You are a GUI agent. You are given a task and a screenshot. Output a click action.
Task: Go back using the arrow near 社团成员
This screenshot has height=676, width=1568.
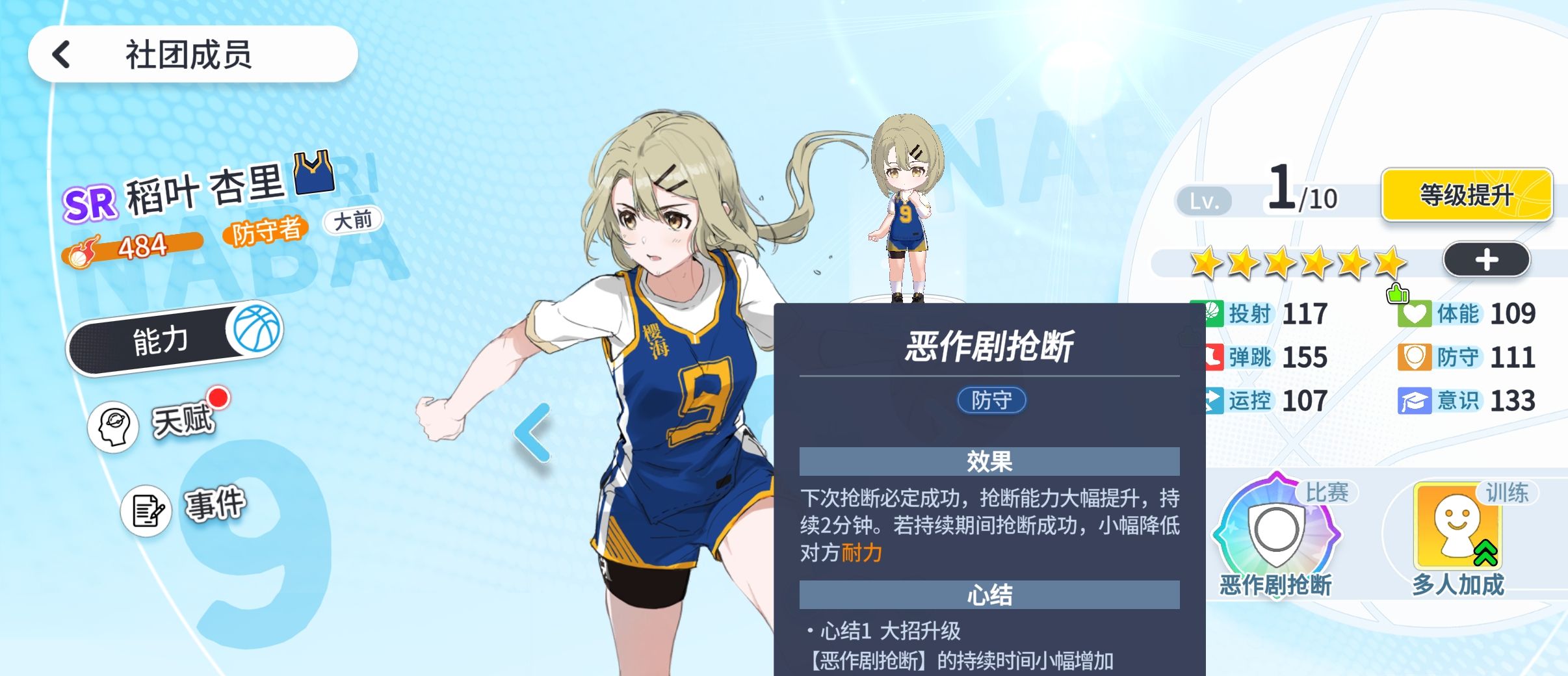61,53
